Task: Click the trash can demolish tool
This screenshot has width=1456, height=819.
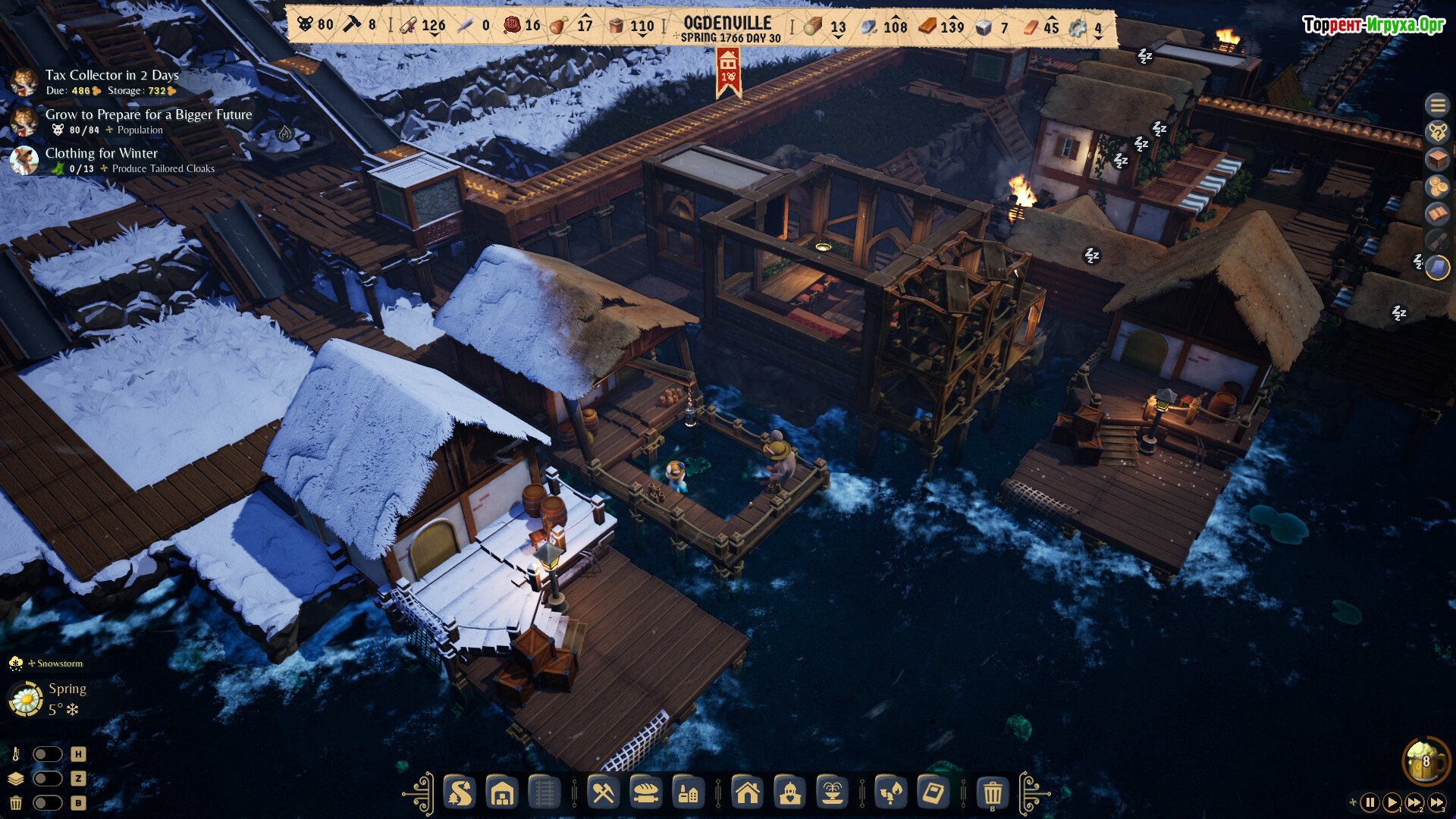Action: 992,794
